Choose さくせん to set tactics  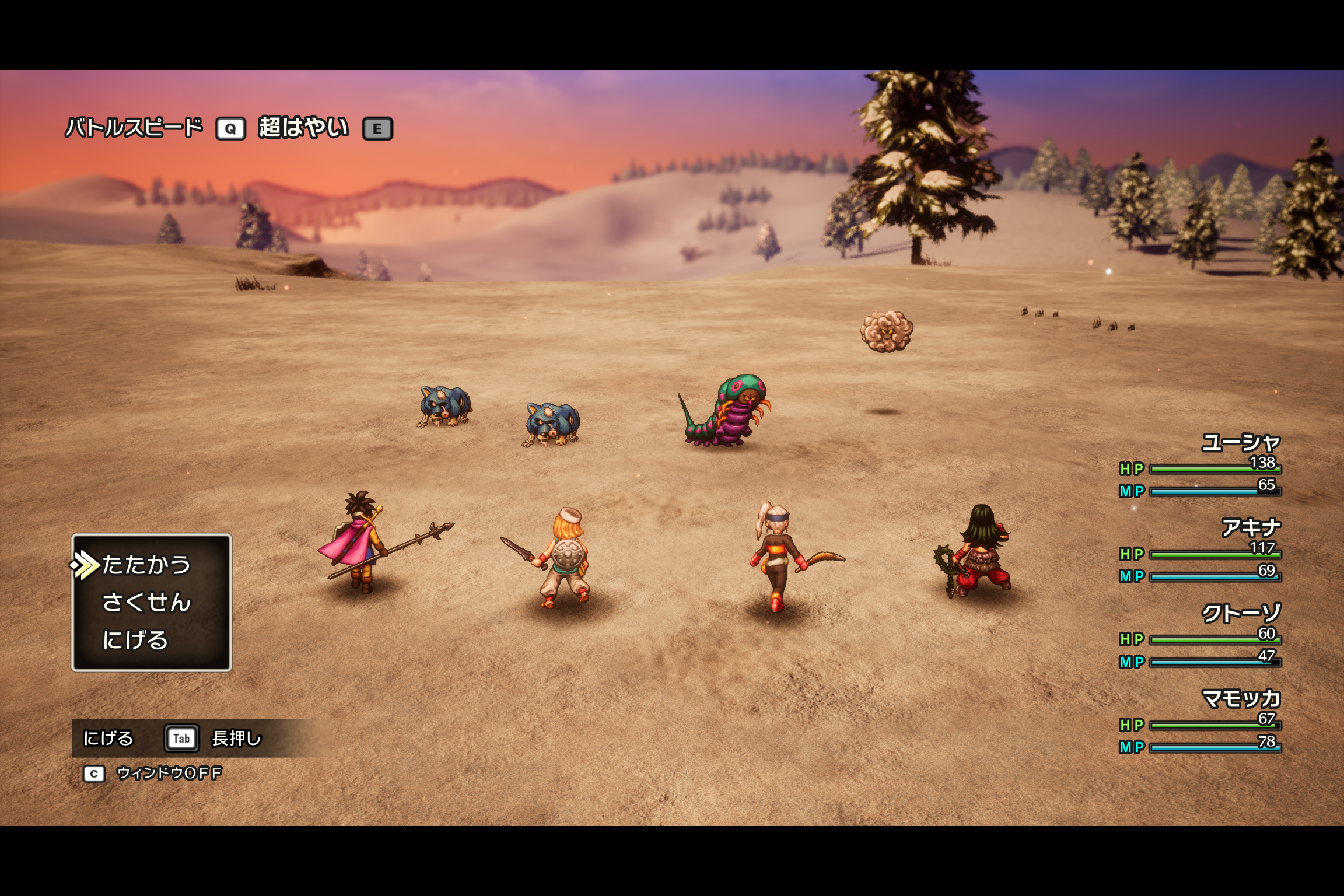(146, 603)
